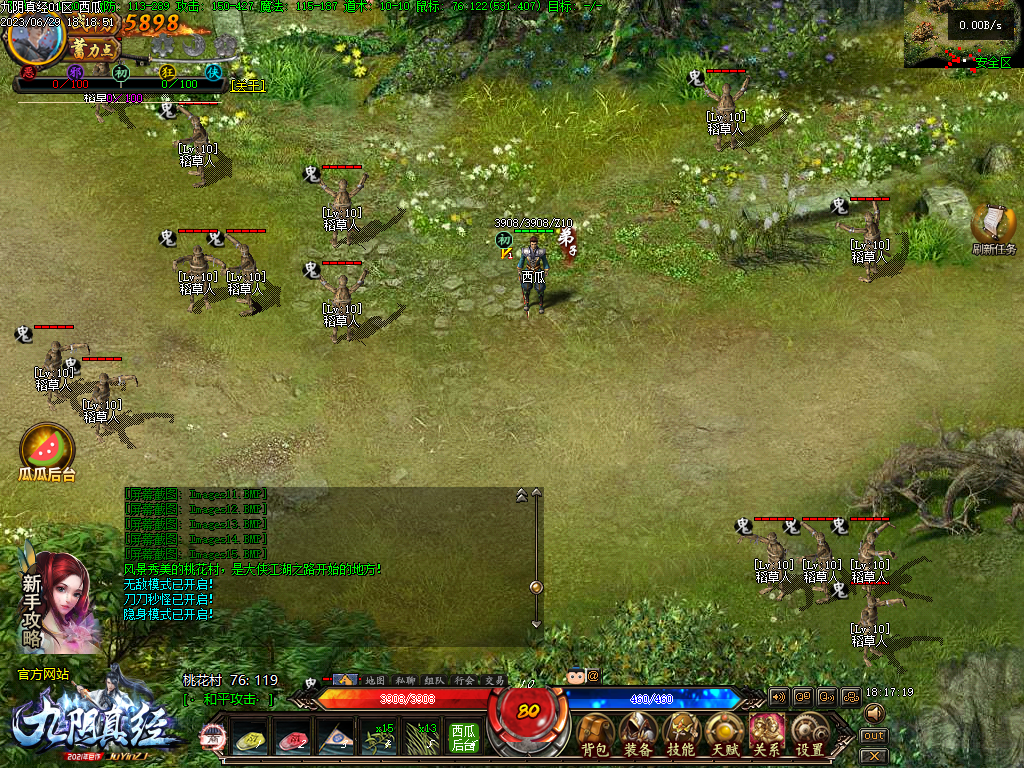Click the 瓜瓜后台 watermelon icon
The image size is (1024, 768).
pos(47,447)
